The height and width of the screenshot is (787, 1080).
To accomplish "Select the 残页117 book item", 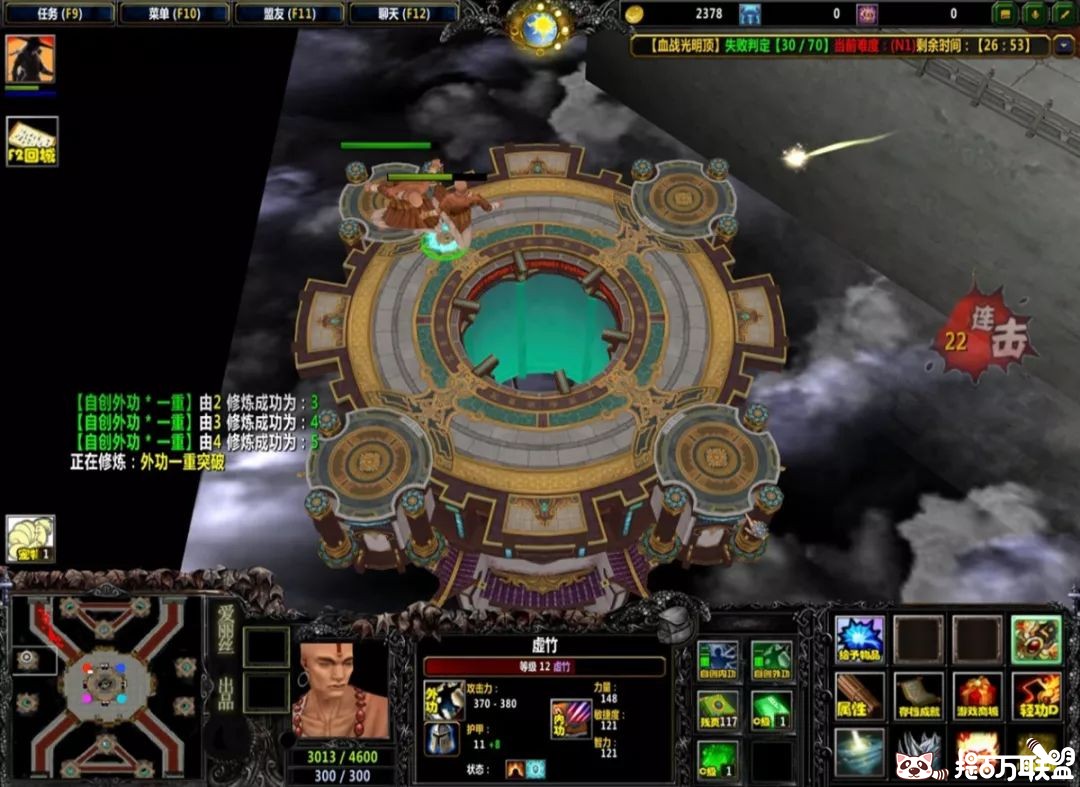I will pyautogui.click(x=717, y=710).
